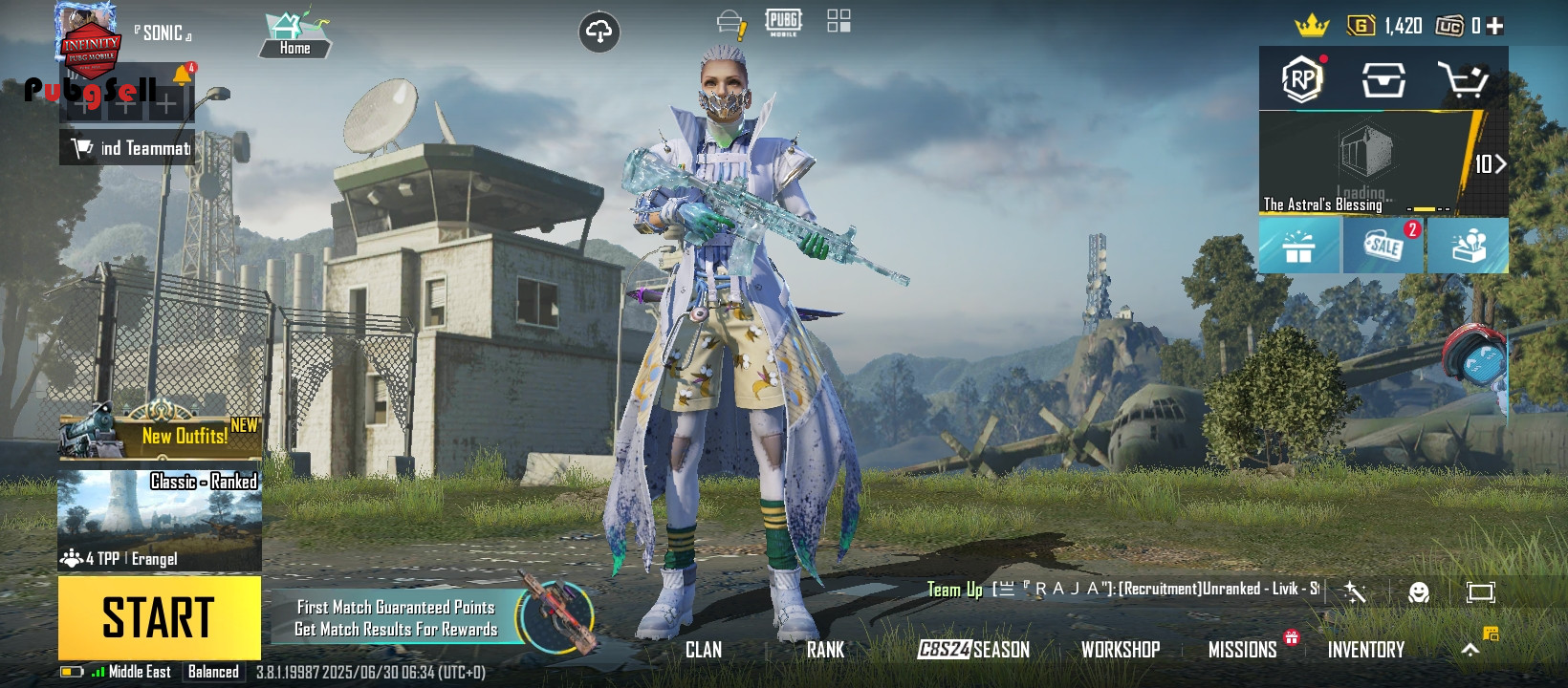The width and height of the screenshot is (1568, 688).
Task: Open the RANK menu
Action: click(825, 650)
